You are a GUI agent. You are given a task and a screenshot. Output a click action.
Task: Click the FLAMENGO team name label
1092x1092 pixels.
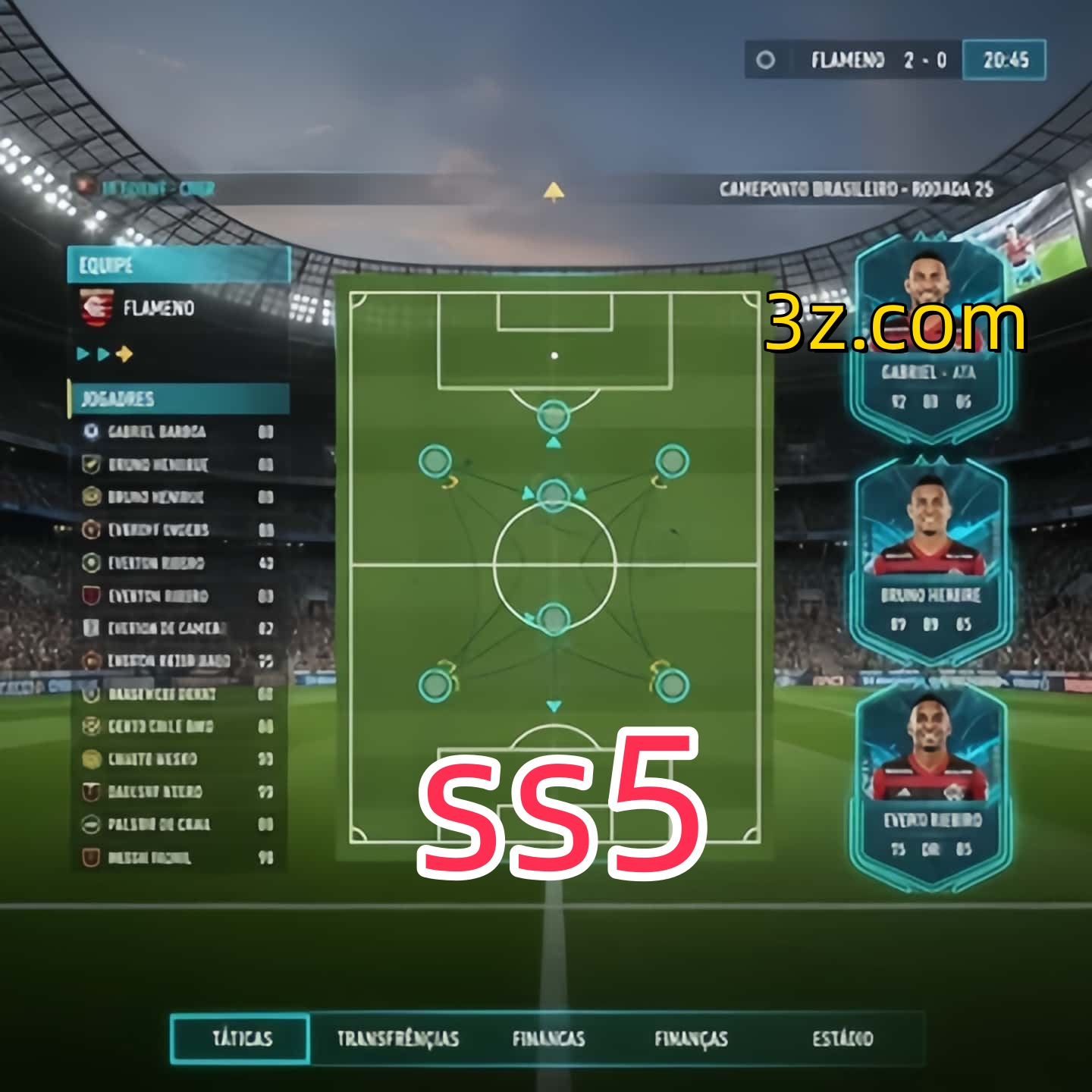click(x=159, y=309)
